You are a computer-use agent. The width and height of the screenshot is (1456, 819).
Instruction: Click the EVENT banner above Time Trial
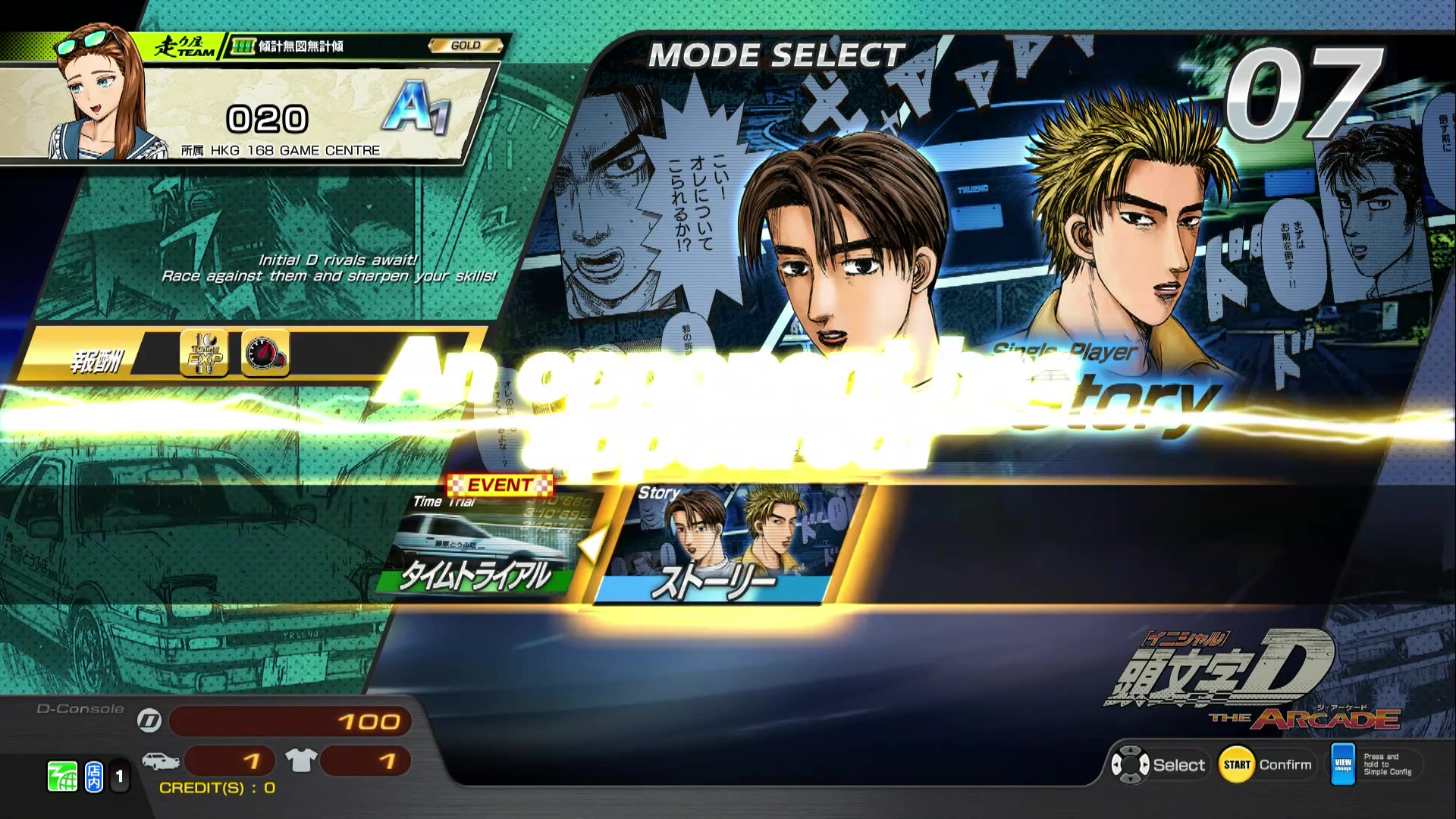pos(497,485)
